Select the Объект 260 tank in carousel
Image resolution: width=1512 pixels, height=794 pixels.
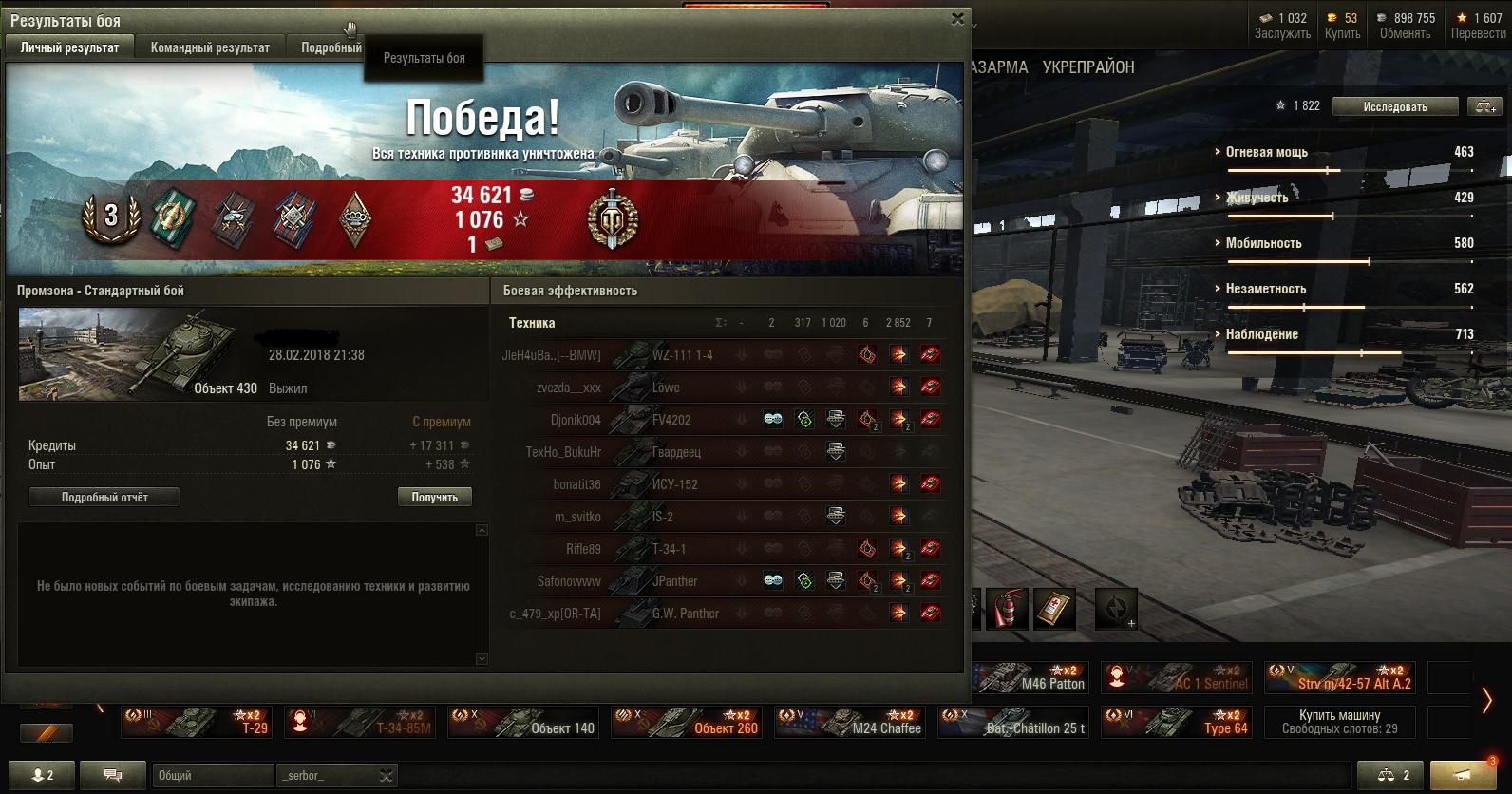tap(687, 723)
